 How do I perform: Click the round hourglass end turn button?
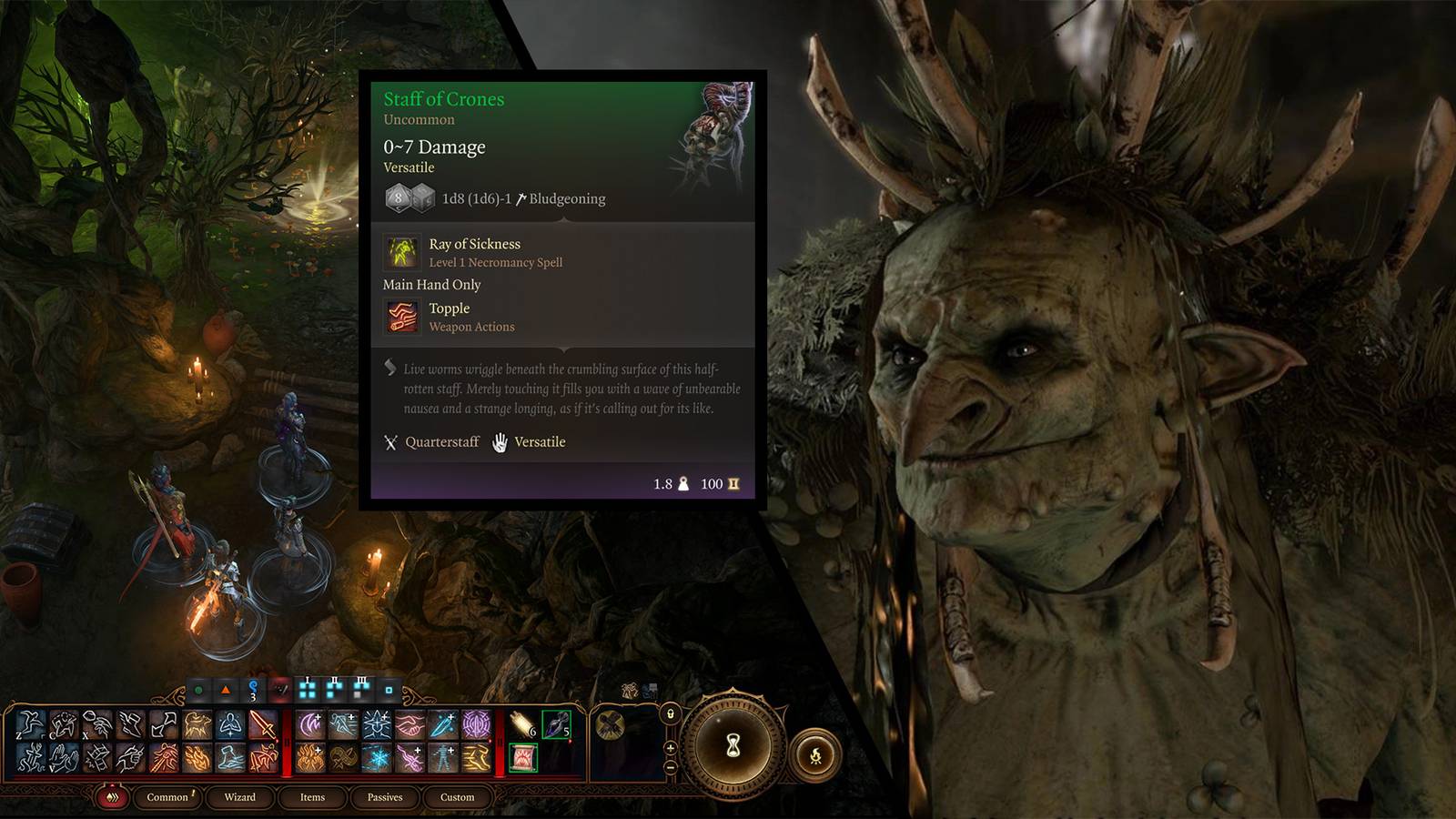[x=733, y=747]
